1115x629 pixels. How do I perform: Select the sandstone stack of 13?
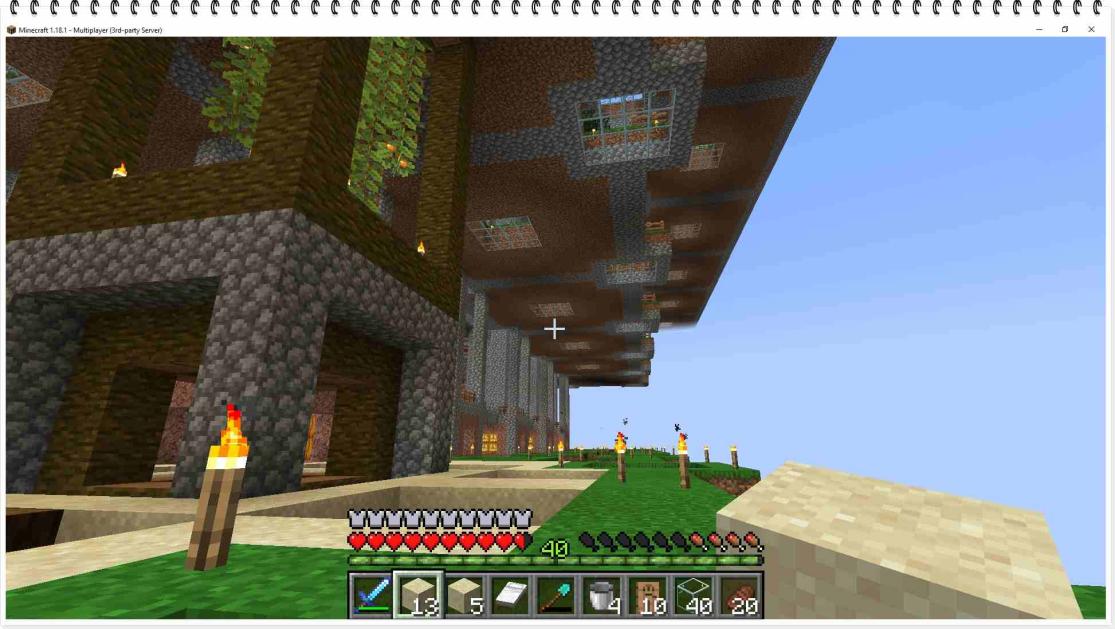(417, 595)
